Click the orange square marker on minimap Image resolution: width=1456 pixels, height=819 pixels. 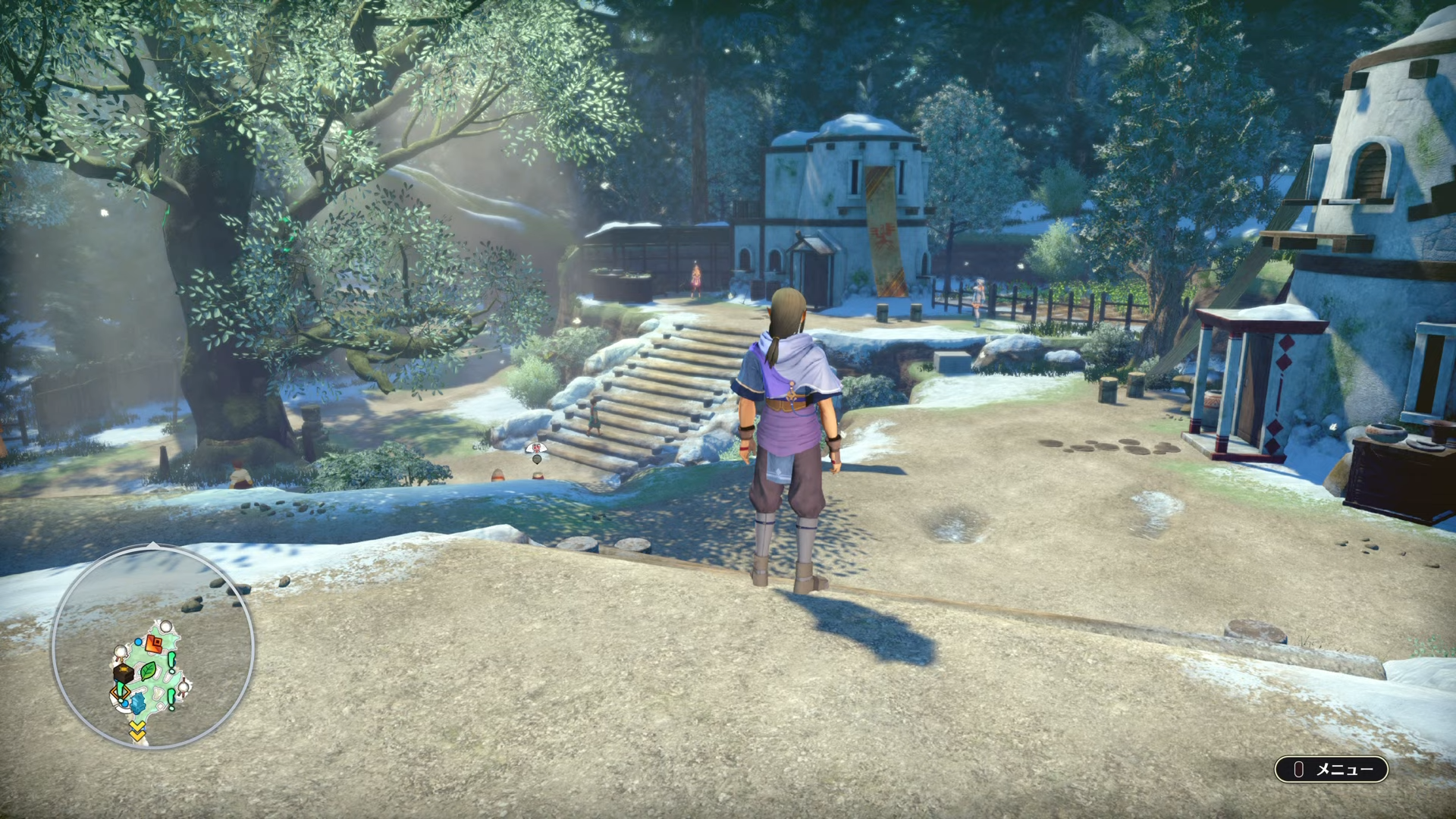point(154,645)
